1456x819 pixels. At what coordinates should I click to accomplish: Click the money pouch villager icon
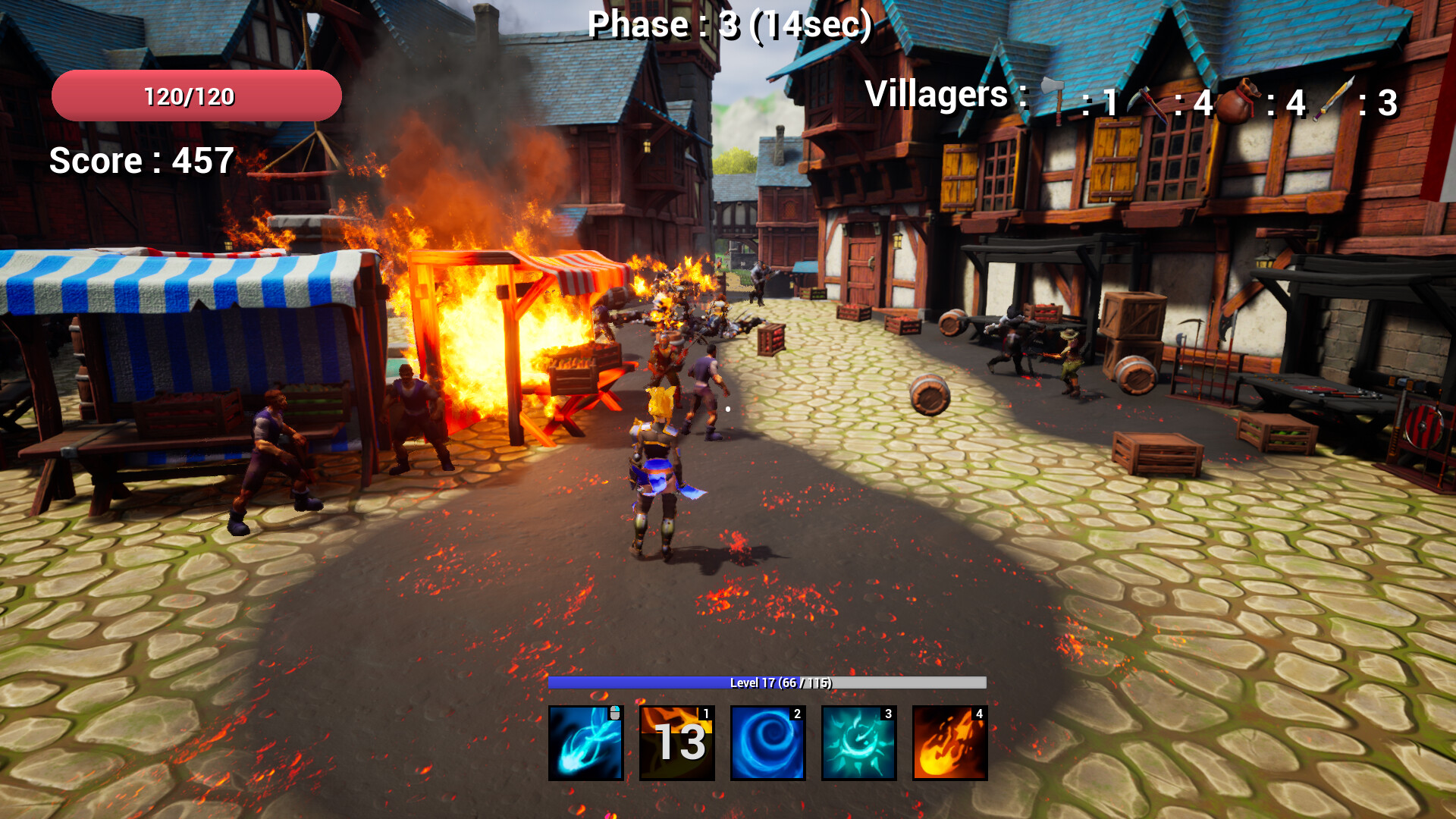(x=1239, y=99)
